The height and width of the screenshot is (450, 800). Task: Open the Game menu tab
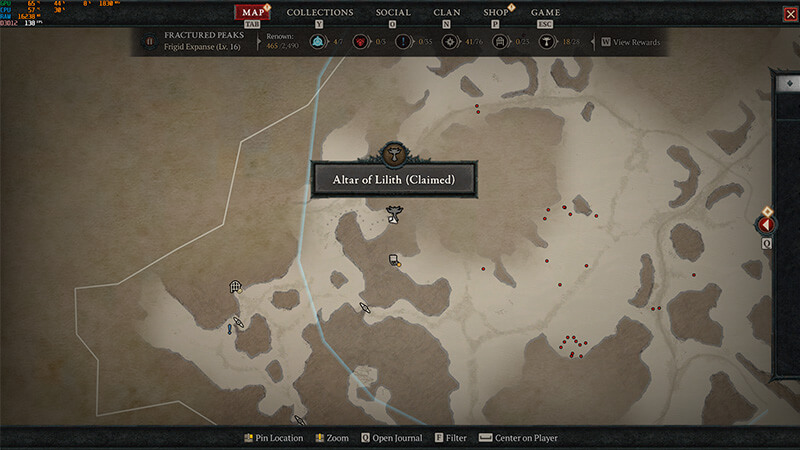point(545,13)
